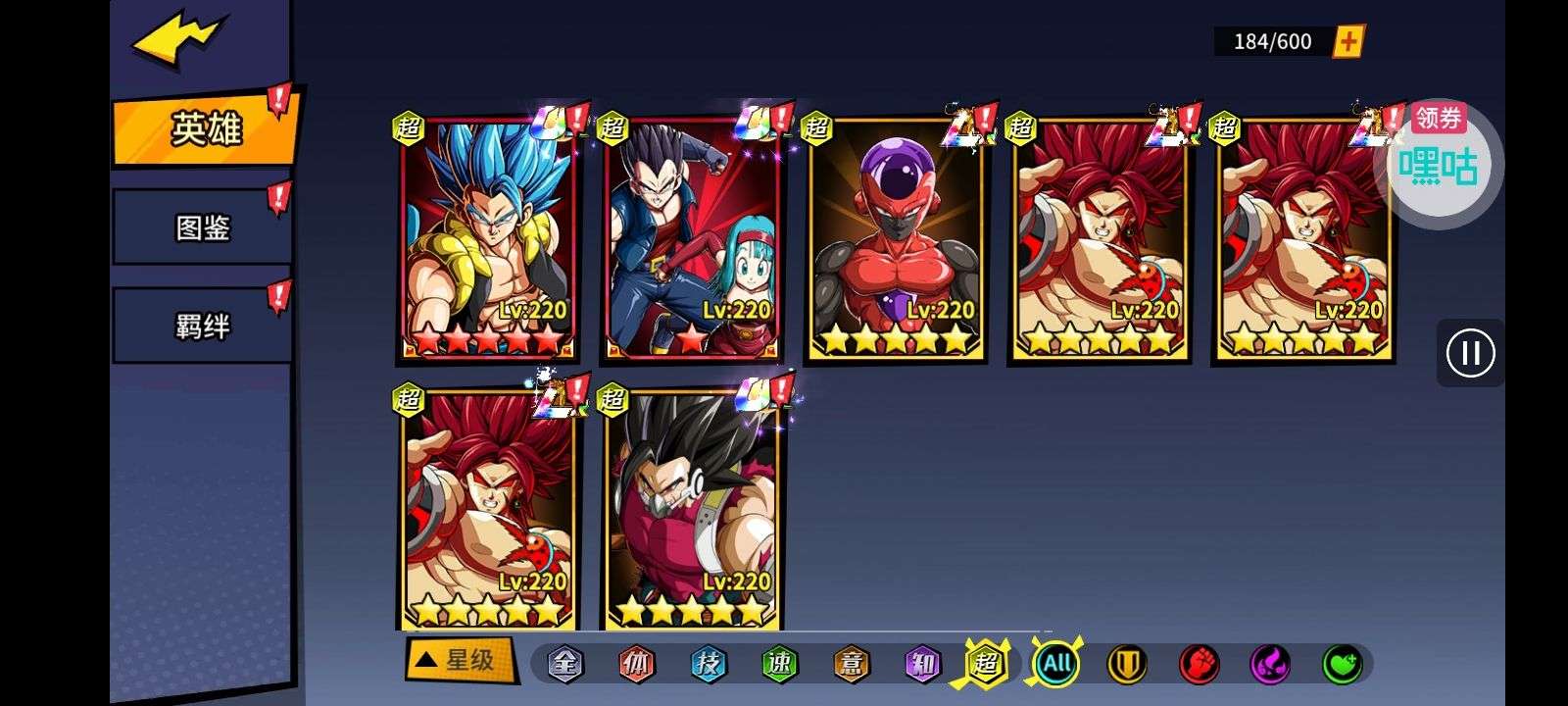
Task: Filter by red fist attack role
Action: [x=1199, y=664]
